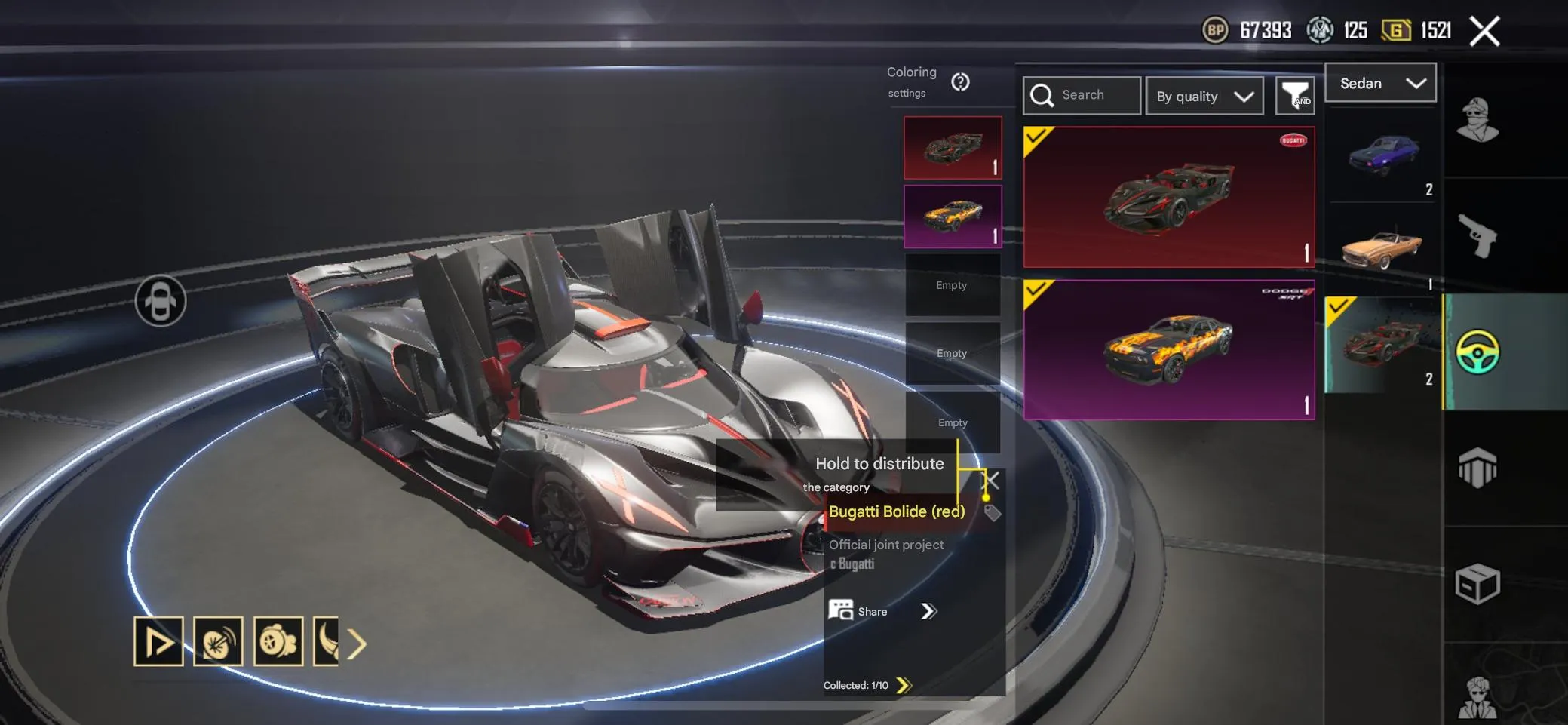Select the vehicle drive preview icon
The width and height of the screenshot is (1568, 725).
[x=158, y=644]
